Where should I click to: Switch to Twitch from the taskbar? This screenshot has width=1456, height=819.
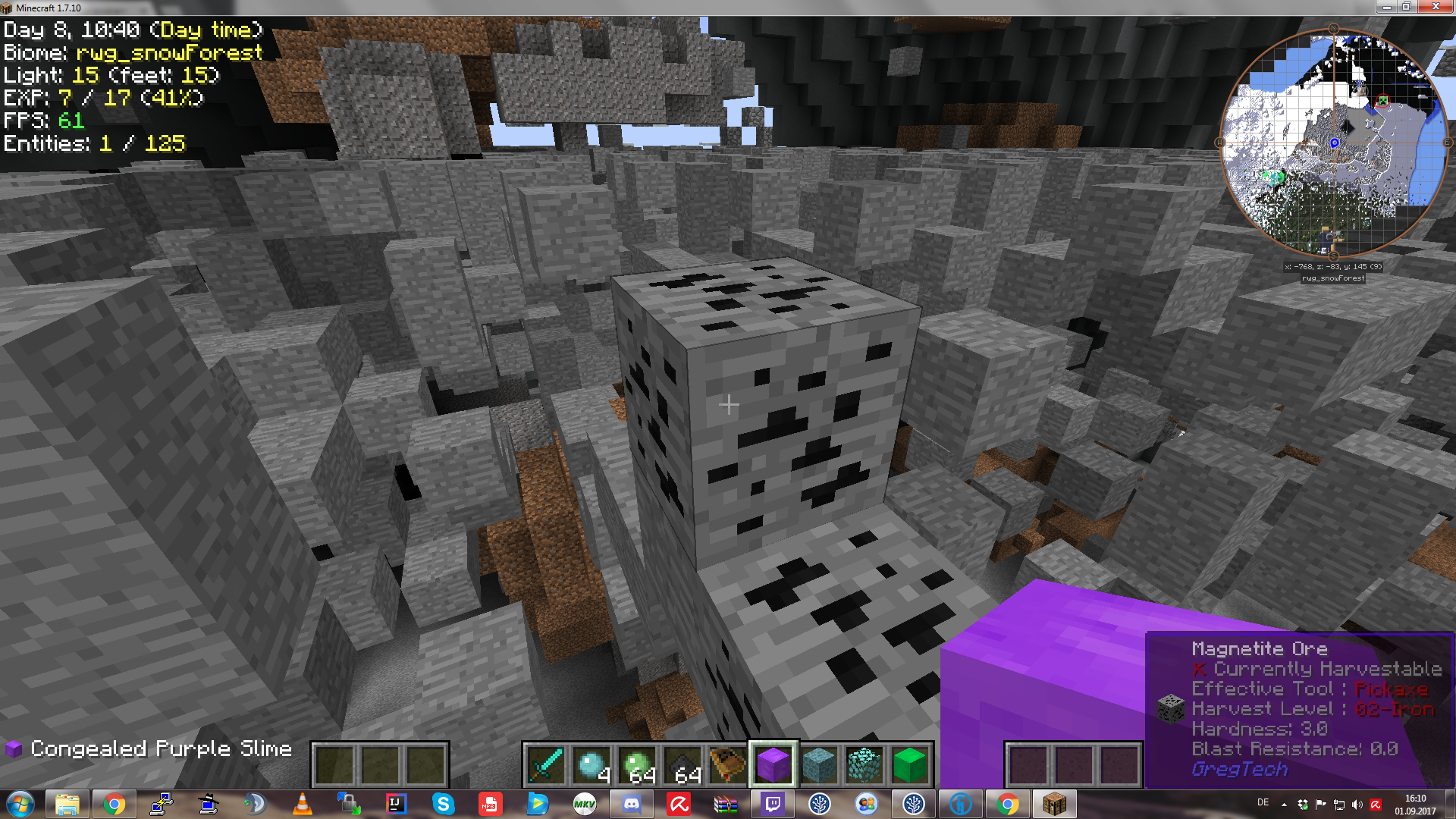773,803
